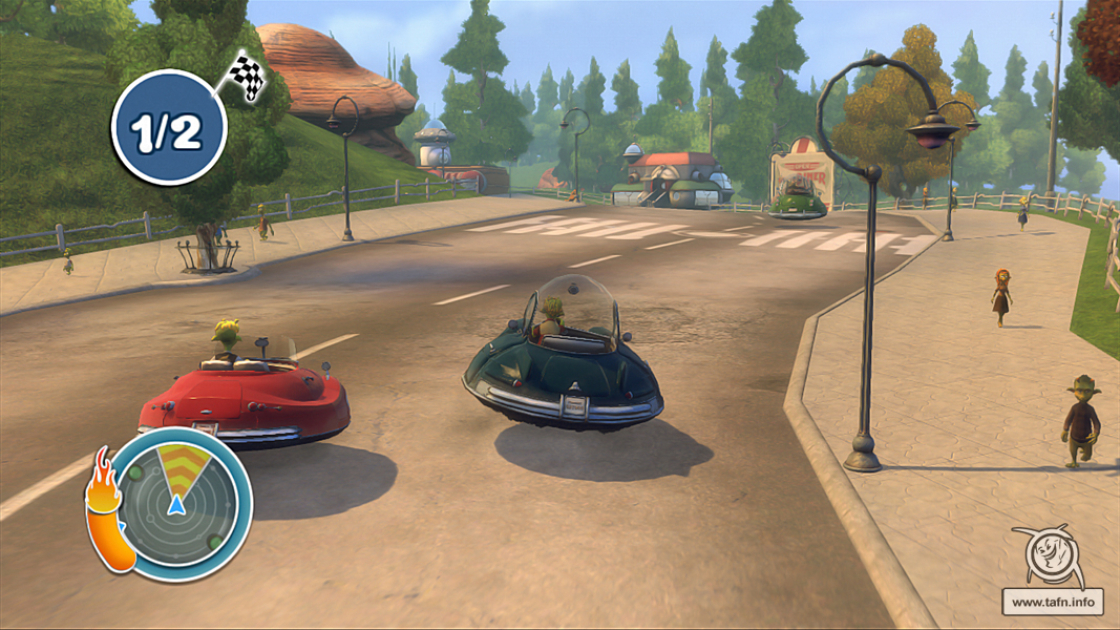The width and height of the screenshot is (1120, 630).
Task: Click the checkered flag lap icon
Action: coord(245,76)
